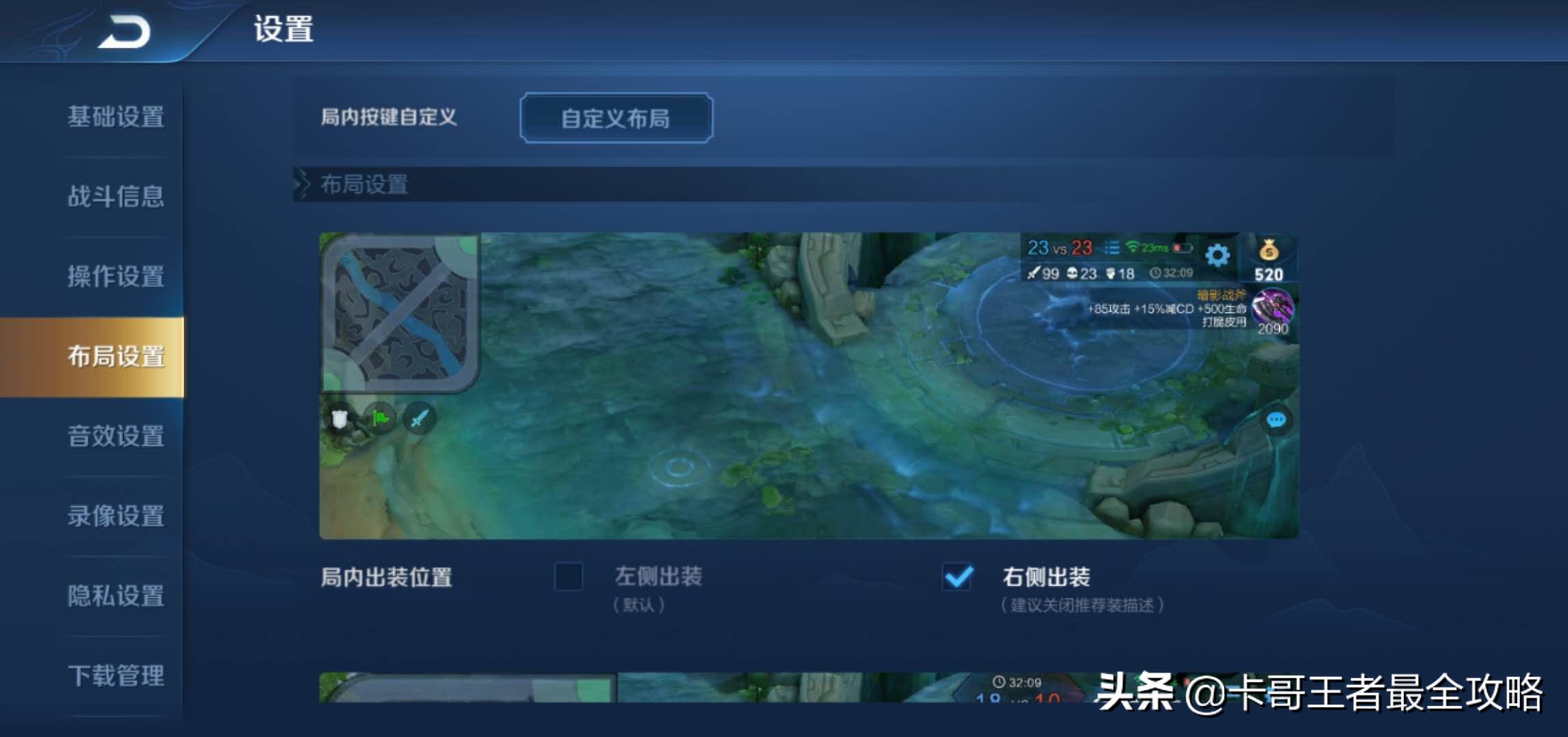Screen dimensions: 1568x737
Task: Enable 左侧出装 item build position
Action: coord(569,577)
